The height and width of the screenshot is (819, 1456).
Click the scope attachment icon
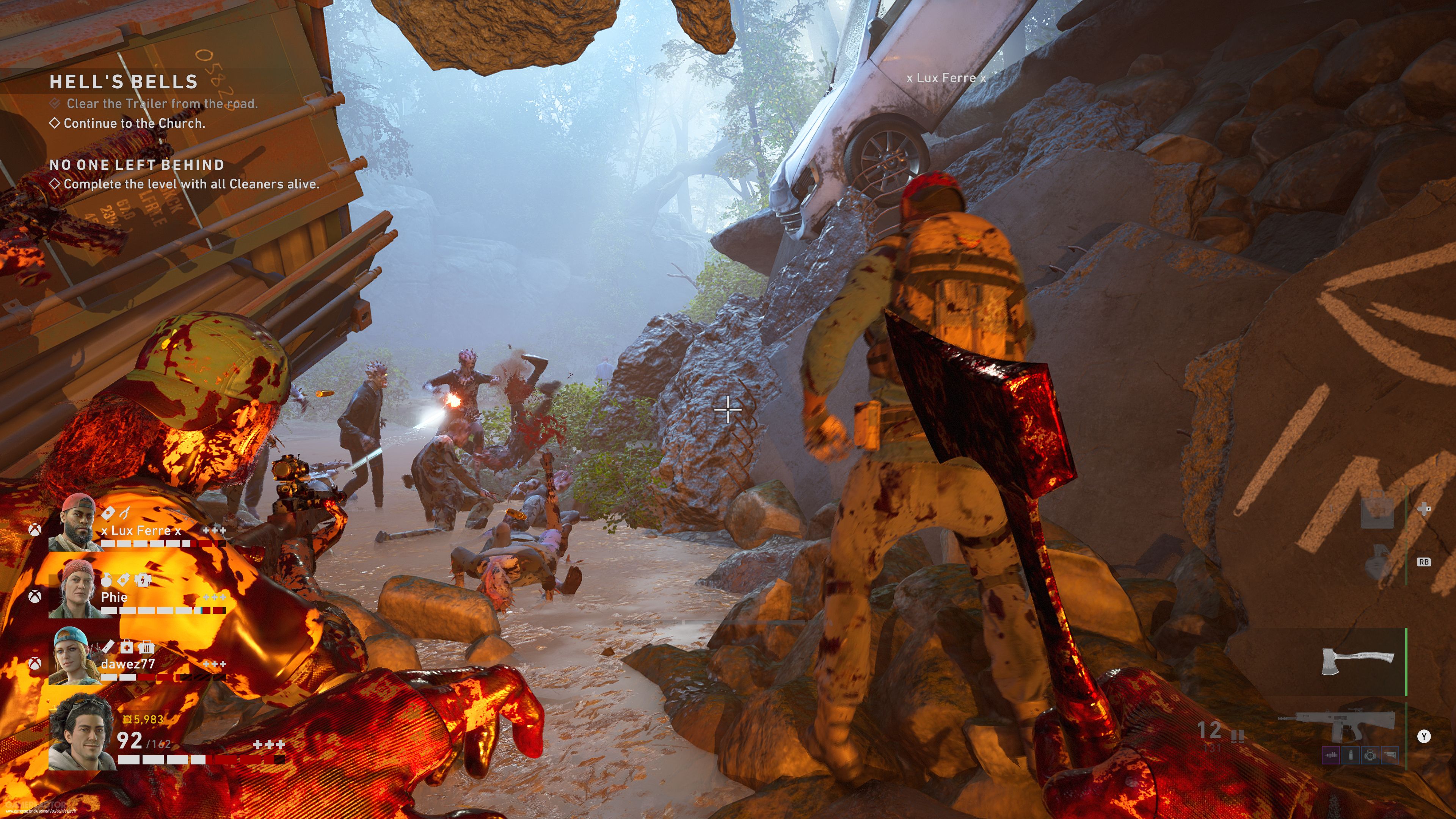point(1370,755)
